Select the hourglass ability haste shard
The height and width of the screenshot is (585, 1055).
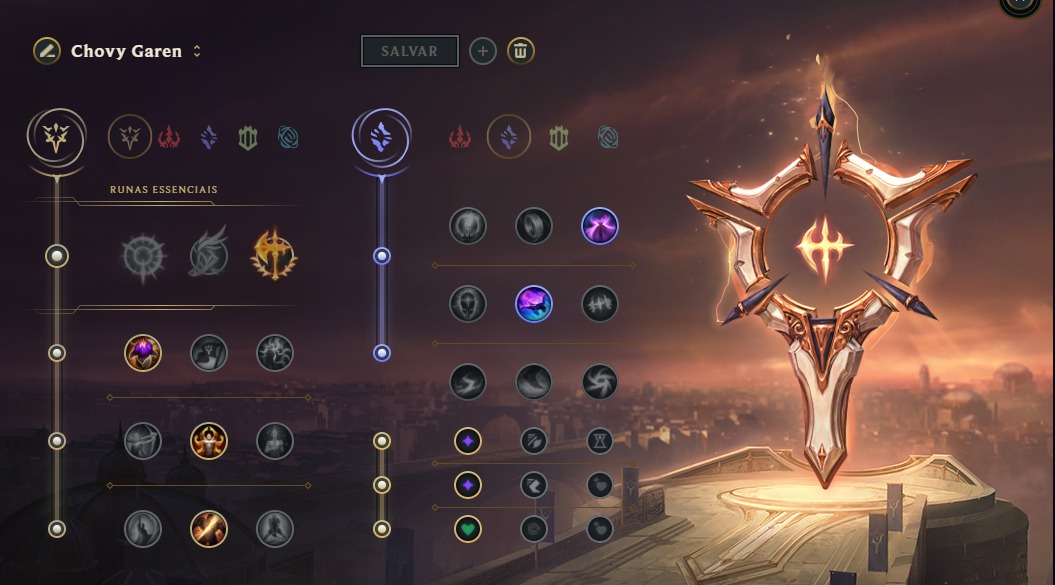tap(600, 440)
